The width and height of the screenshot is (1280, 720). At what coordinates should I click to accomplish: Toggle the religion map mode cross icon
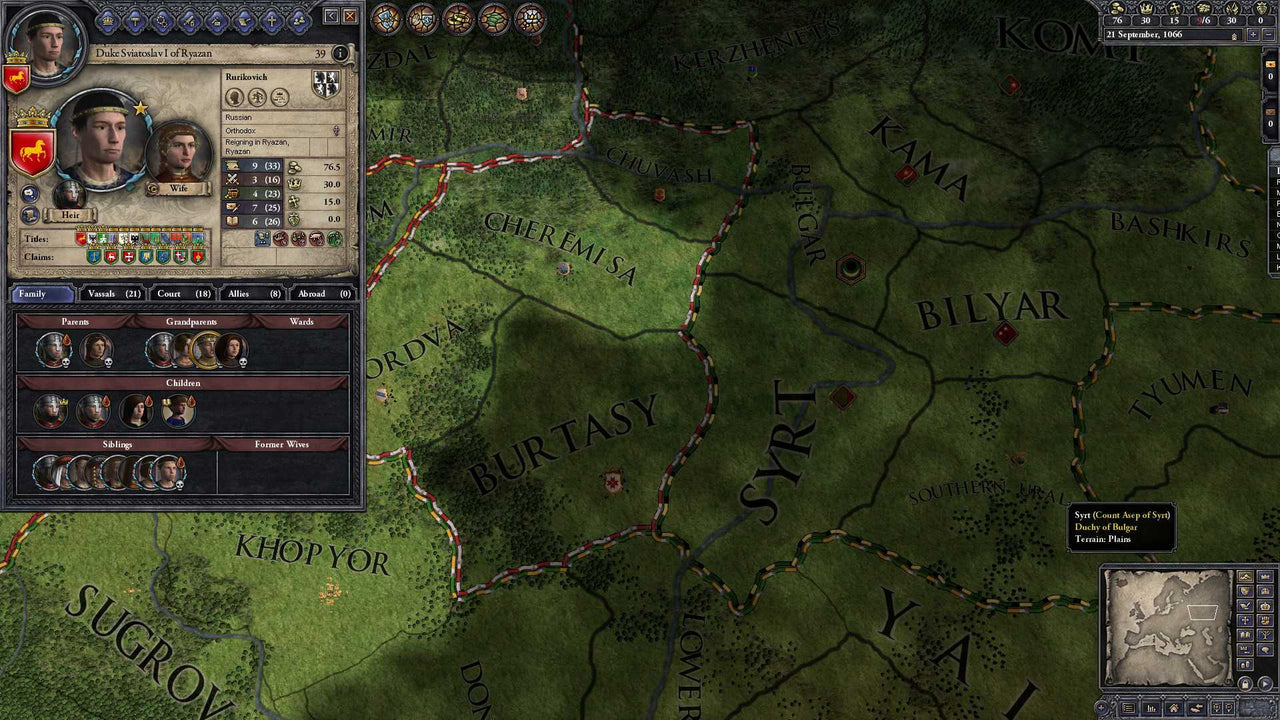pyautogui.click(x=1245, y=619)
